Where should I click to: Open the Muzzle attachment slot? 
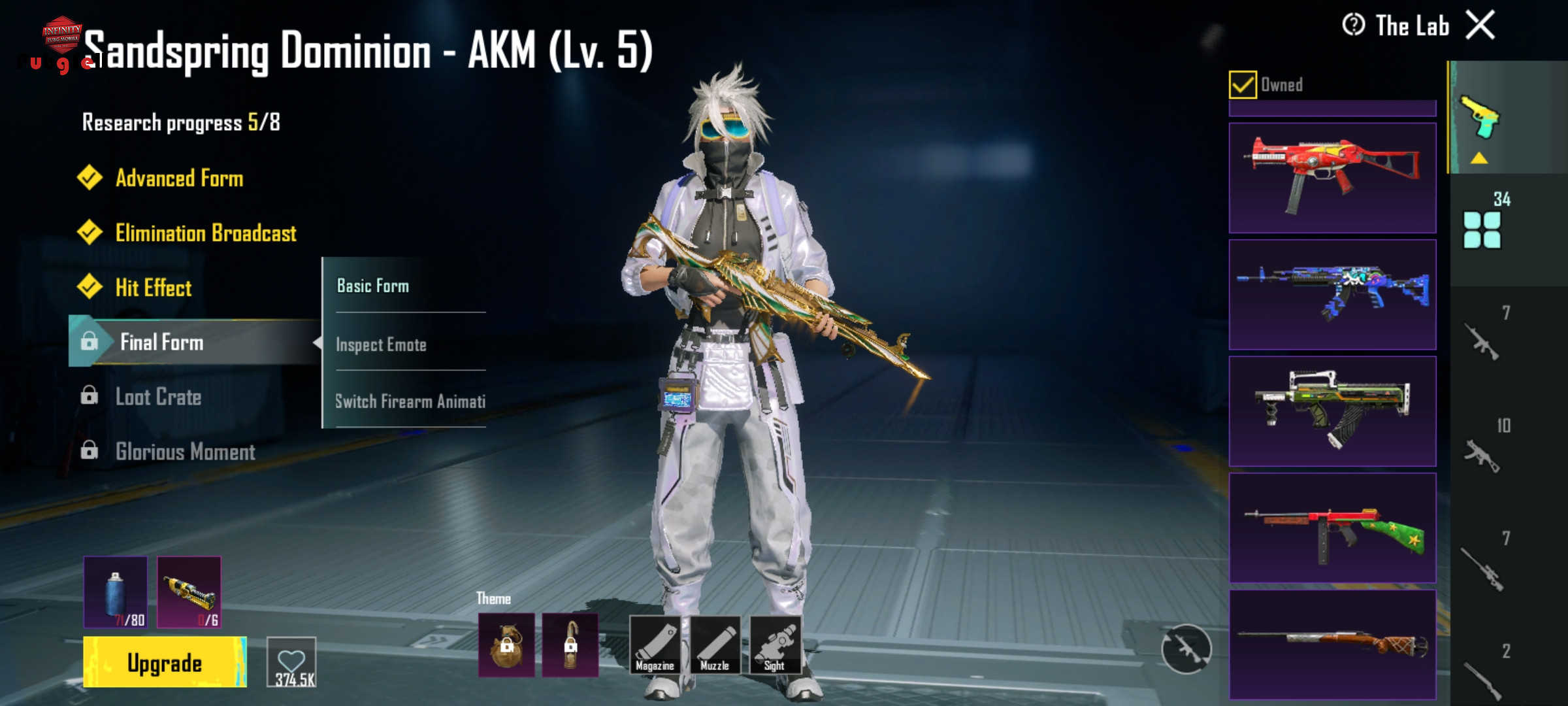coord(715,645)
